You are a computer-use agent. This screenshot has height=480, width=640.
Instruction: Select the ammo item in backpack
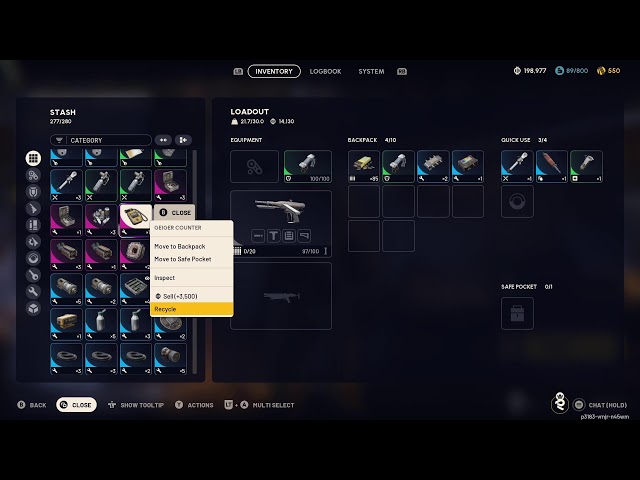[x=364, y=166]
